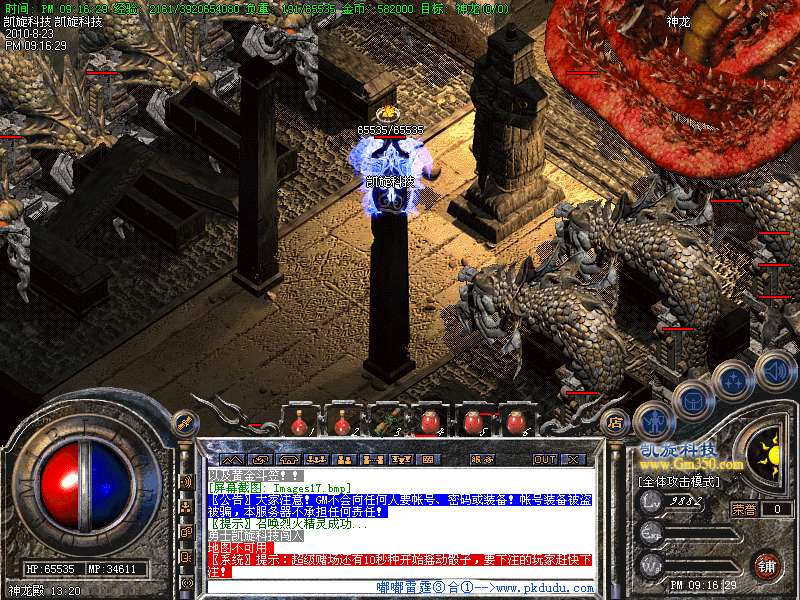Use the red potion in belt slot 1
This screenshot has width=800, height=600.
tap(299, 424)
